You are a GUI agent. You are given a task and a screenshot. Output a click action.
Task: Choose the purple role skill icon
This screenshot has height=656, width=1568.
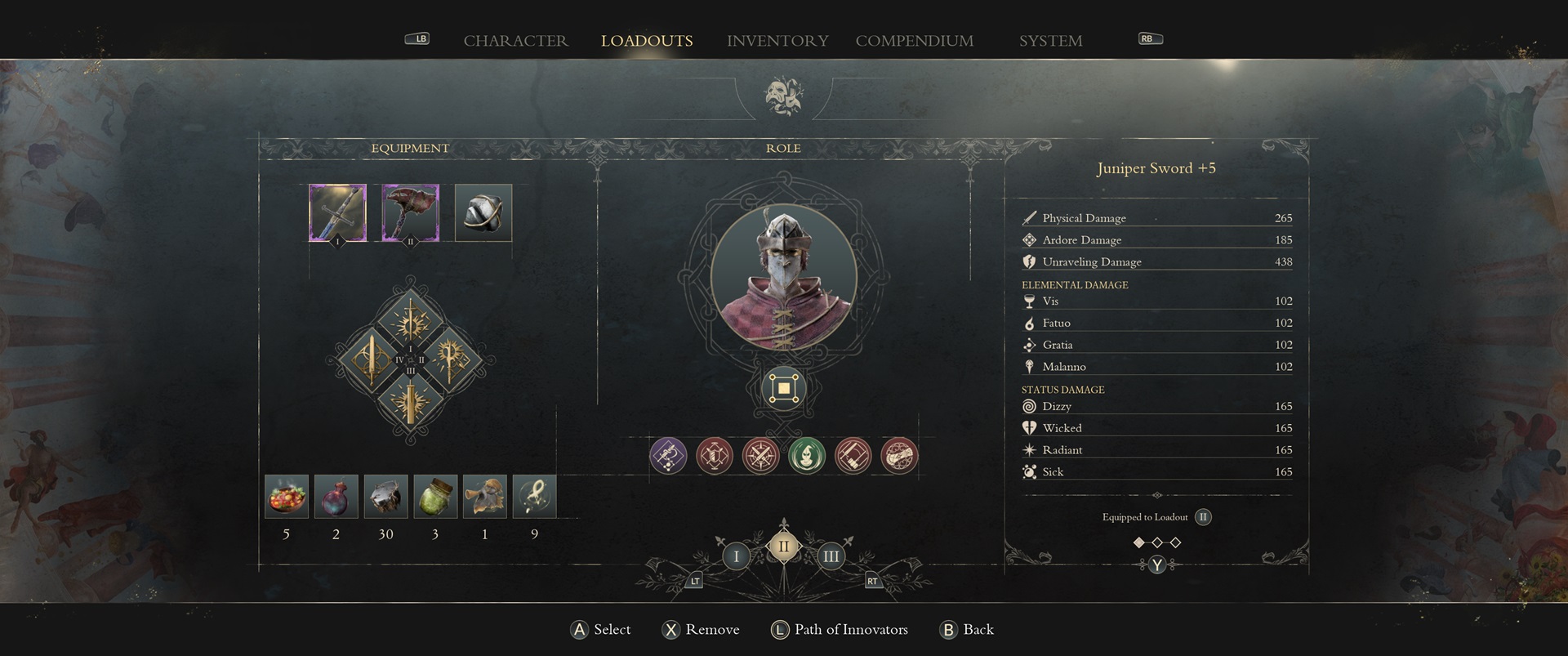click(x=668, y=456)
